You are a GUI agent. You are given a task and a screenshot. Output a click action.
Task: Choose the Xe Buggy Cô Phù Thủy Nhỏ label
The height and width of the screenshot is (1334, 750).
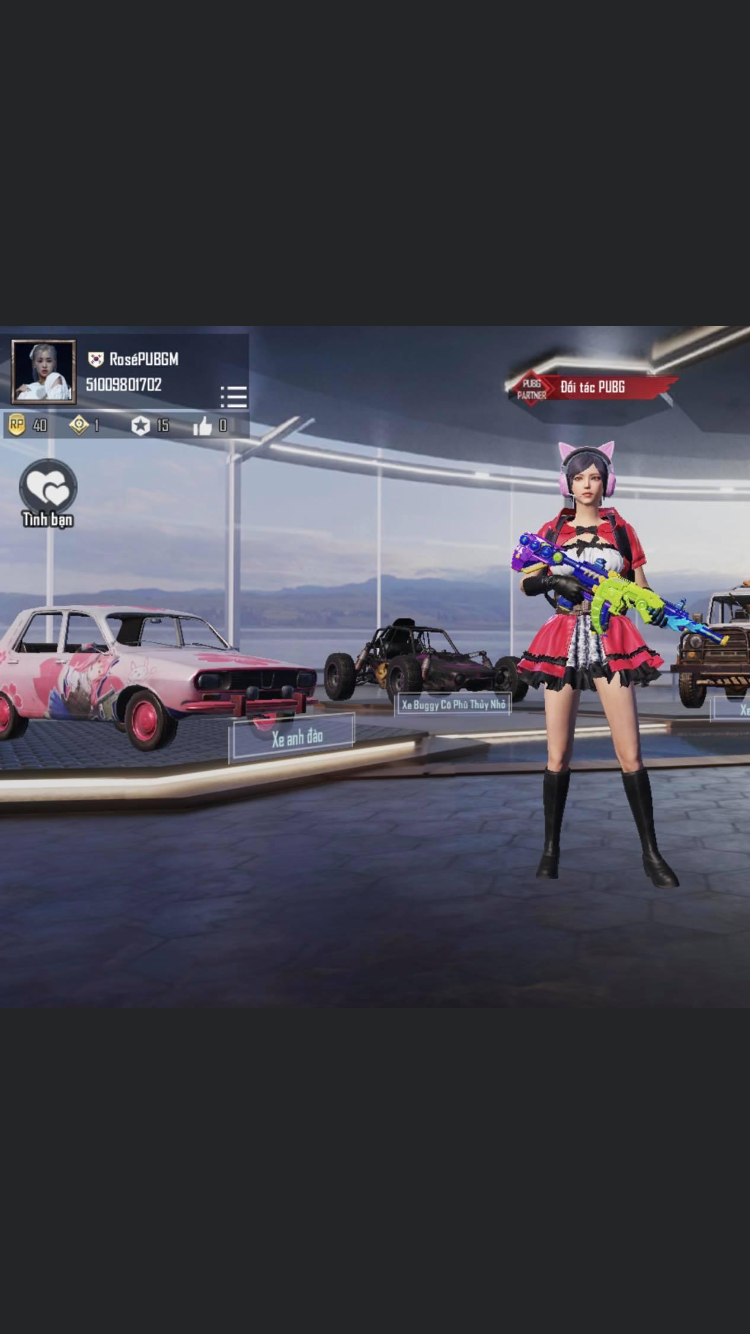coord(453,704)
